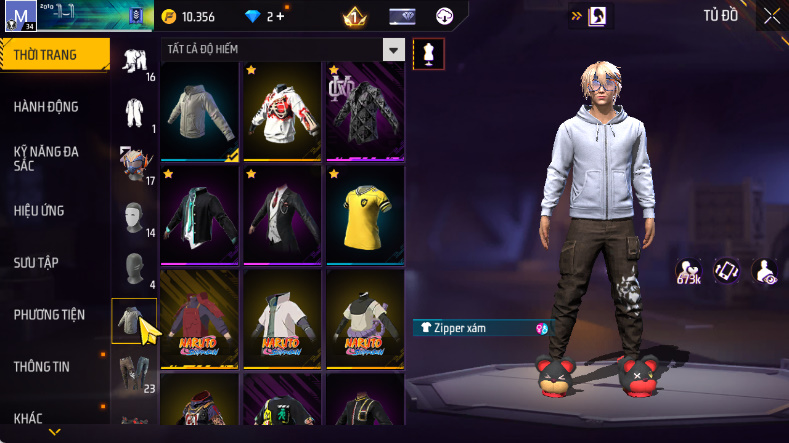Pick the yellow jersey top
This screenshot has height=443, width=789.
click(365, 214)
